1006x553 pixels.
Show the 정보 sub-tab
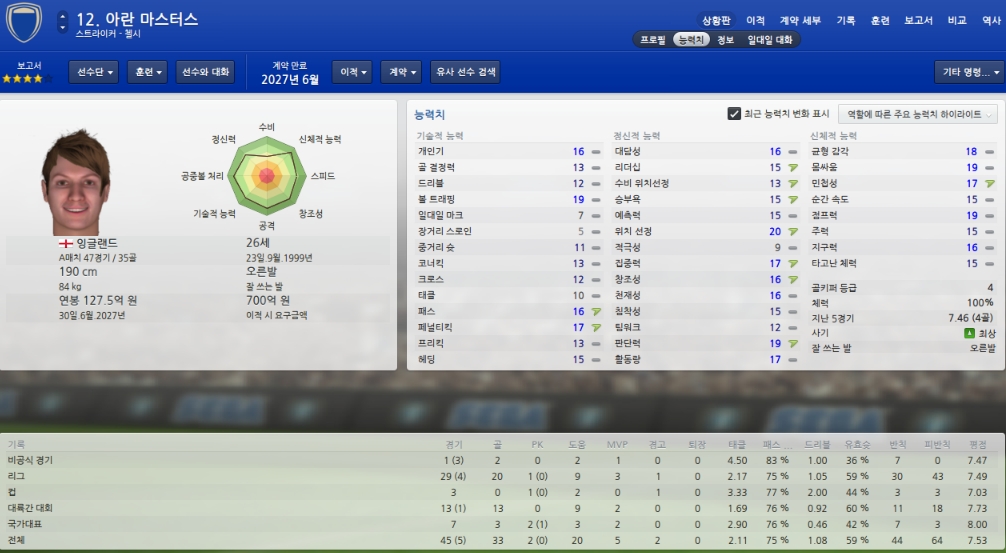(x=726, y=40)
